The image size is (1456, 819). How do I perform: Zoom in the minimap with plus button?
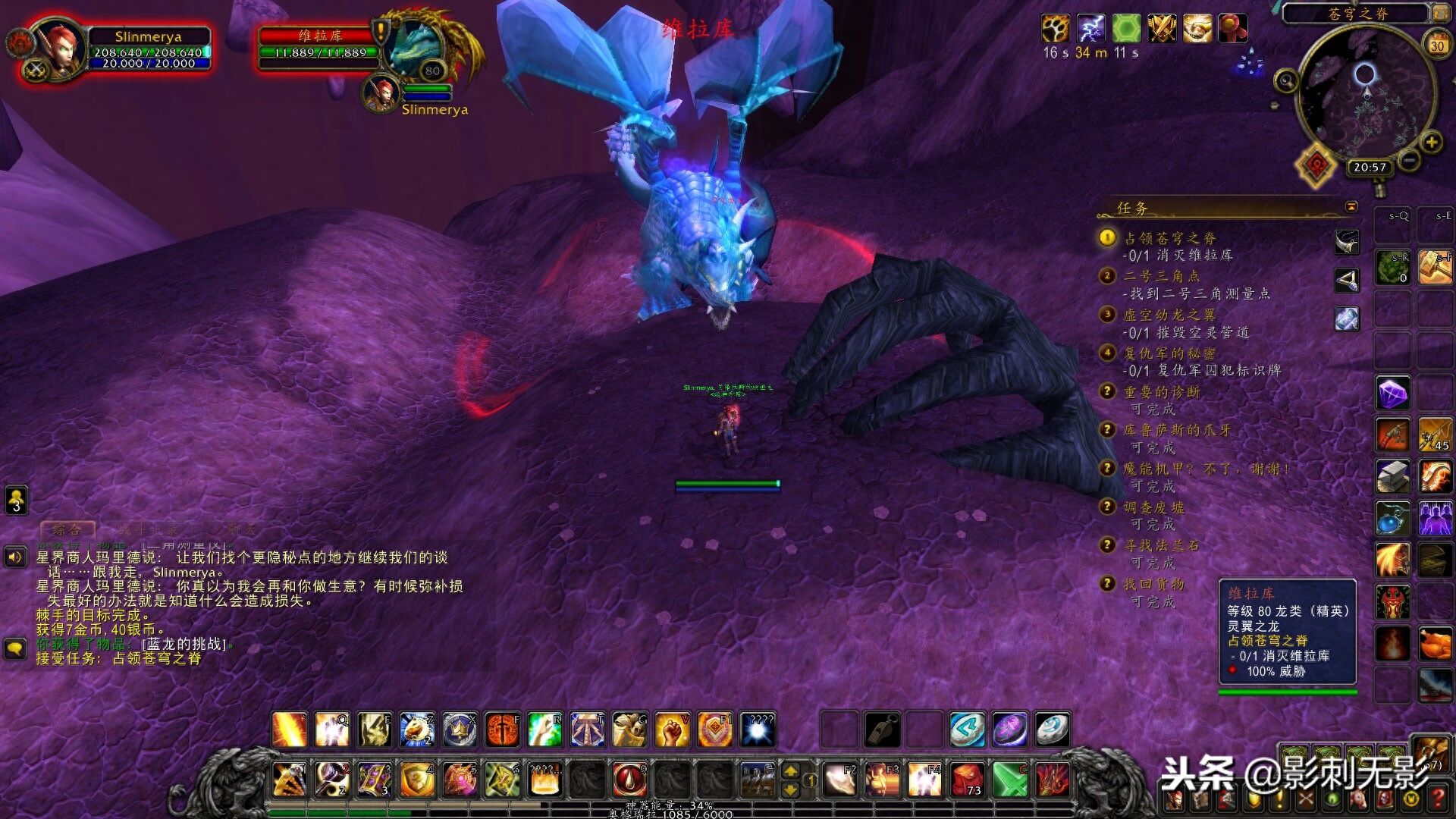[1431, 142]
